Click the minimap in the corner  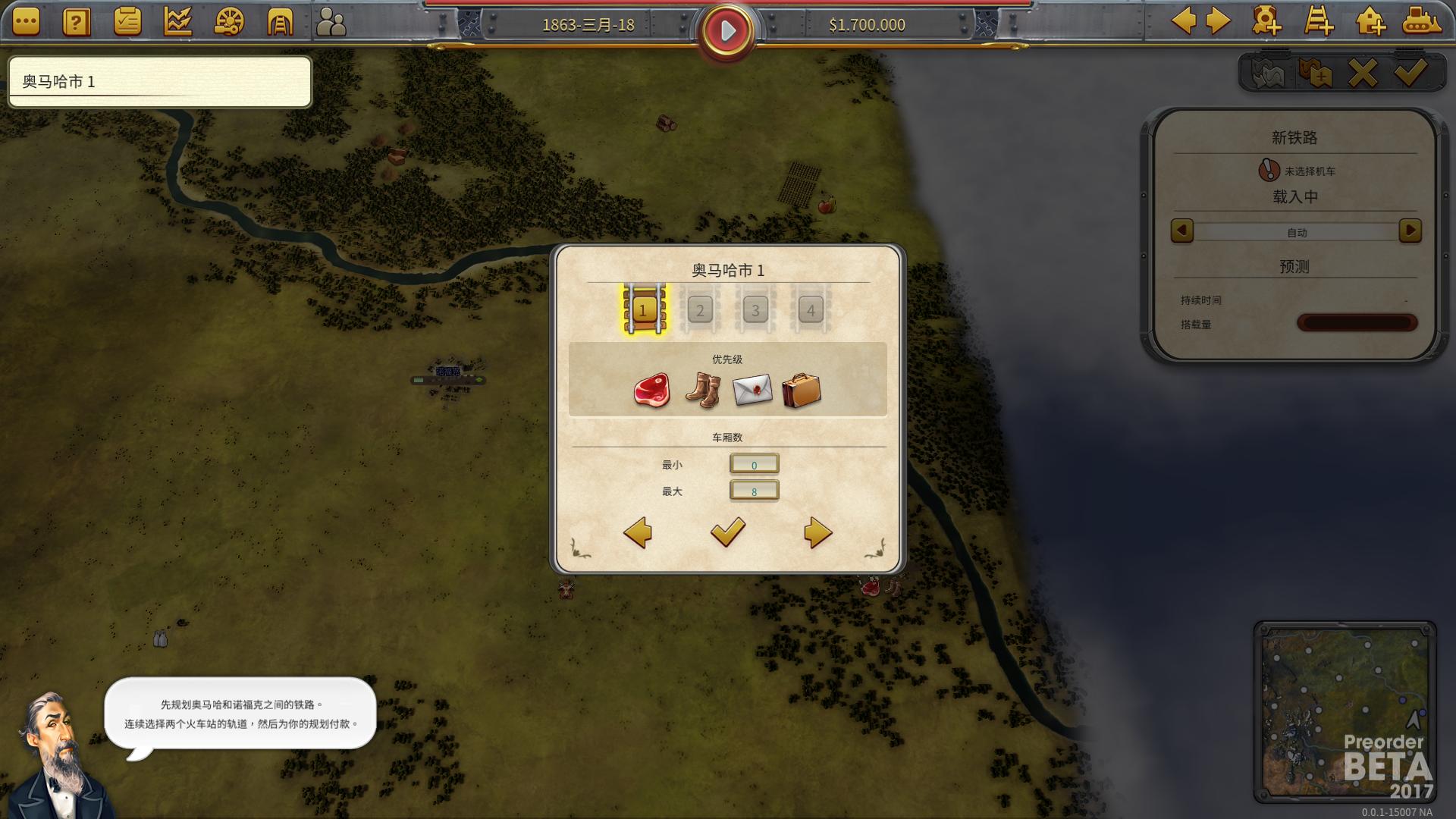pos(1345,711)
